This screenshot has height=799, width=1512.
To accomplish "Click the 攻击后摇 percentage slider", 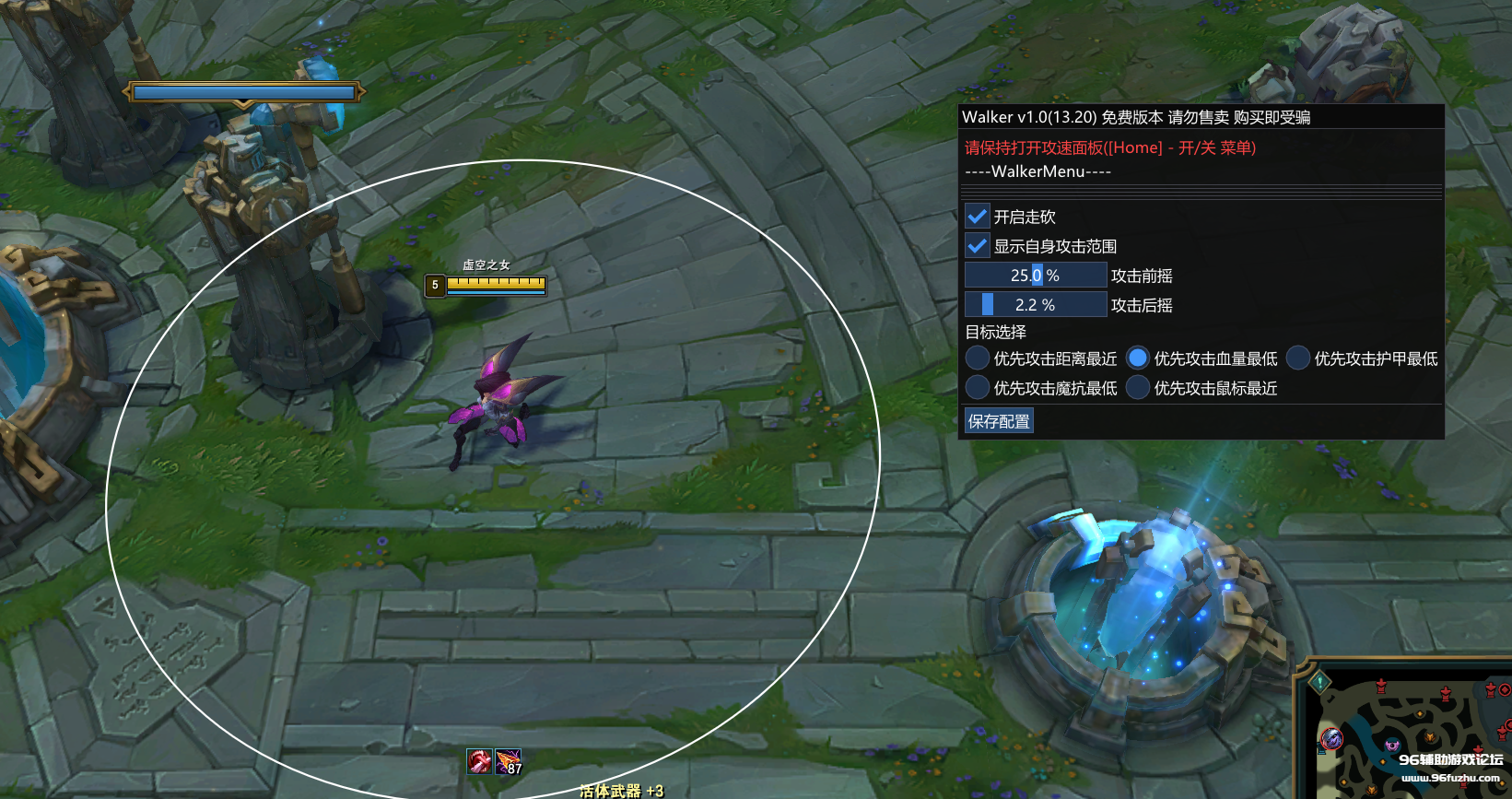I will pos(1036,305).
